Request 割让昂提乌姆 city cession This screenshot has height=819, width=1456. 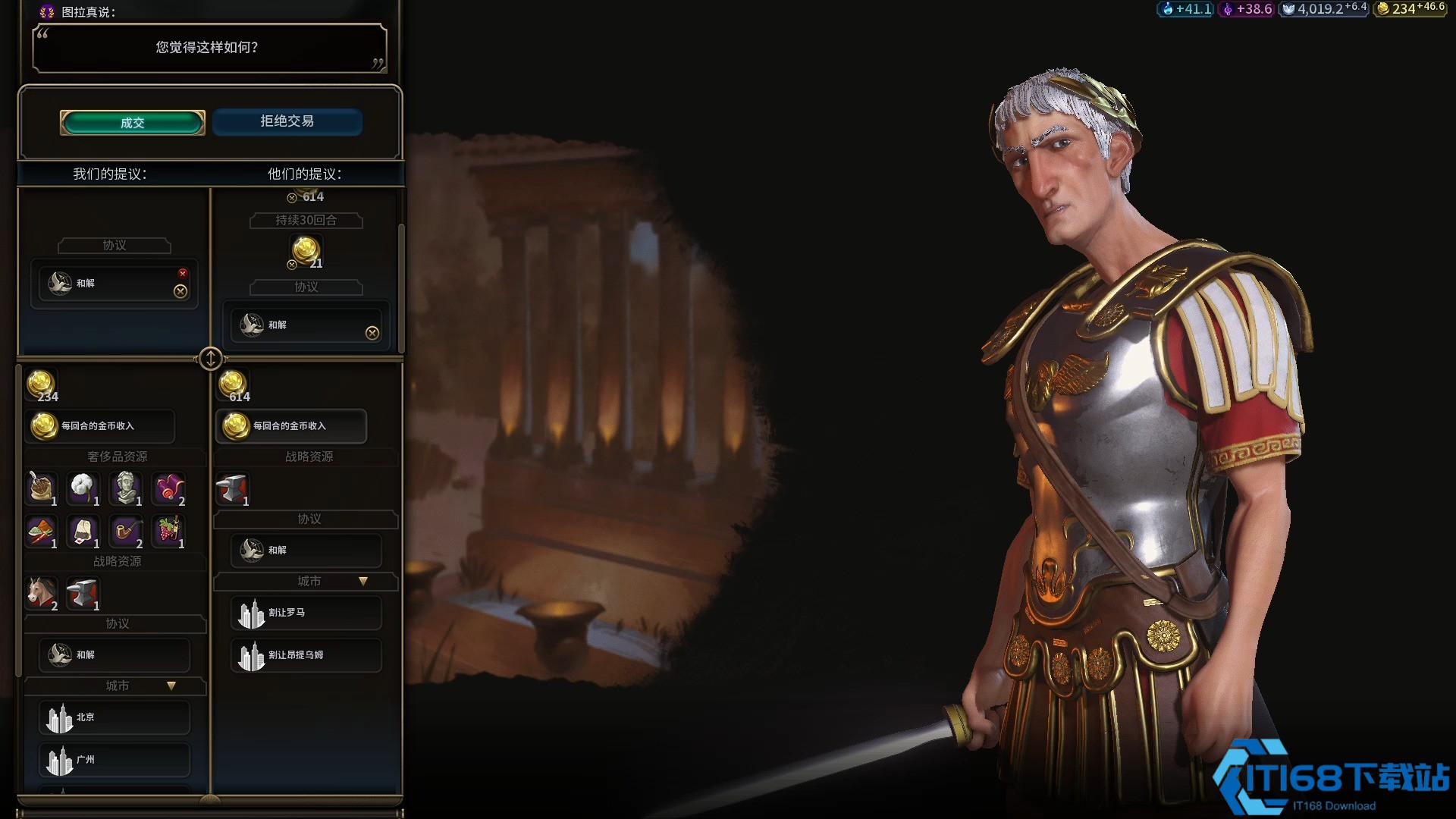[306, 655]
